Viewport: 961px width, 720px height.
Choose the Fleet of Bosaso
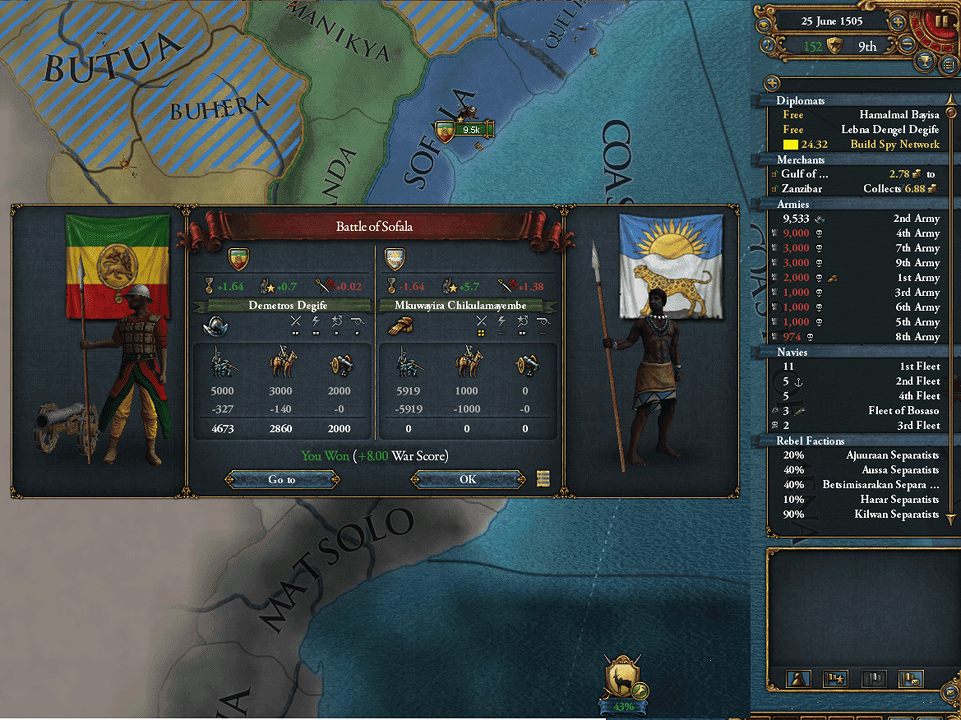pyautogui.click(x=860, y=411)
